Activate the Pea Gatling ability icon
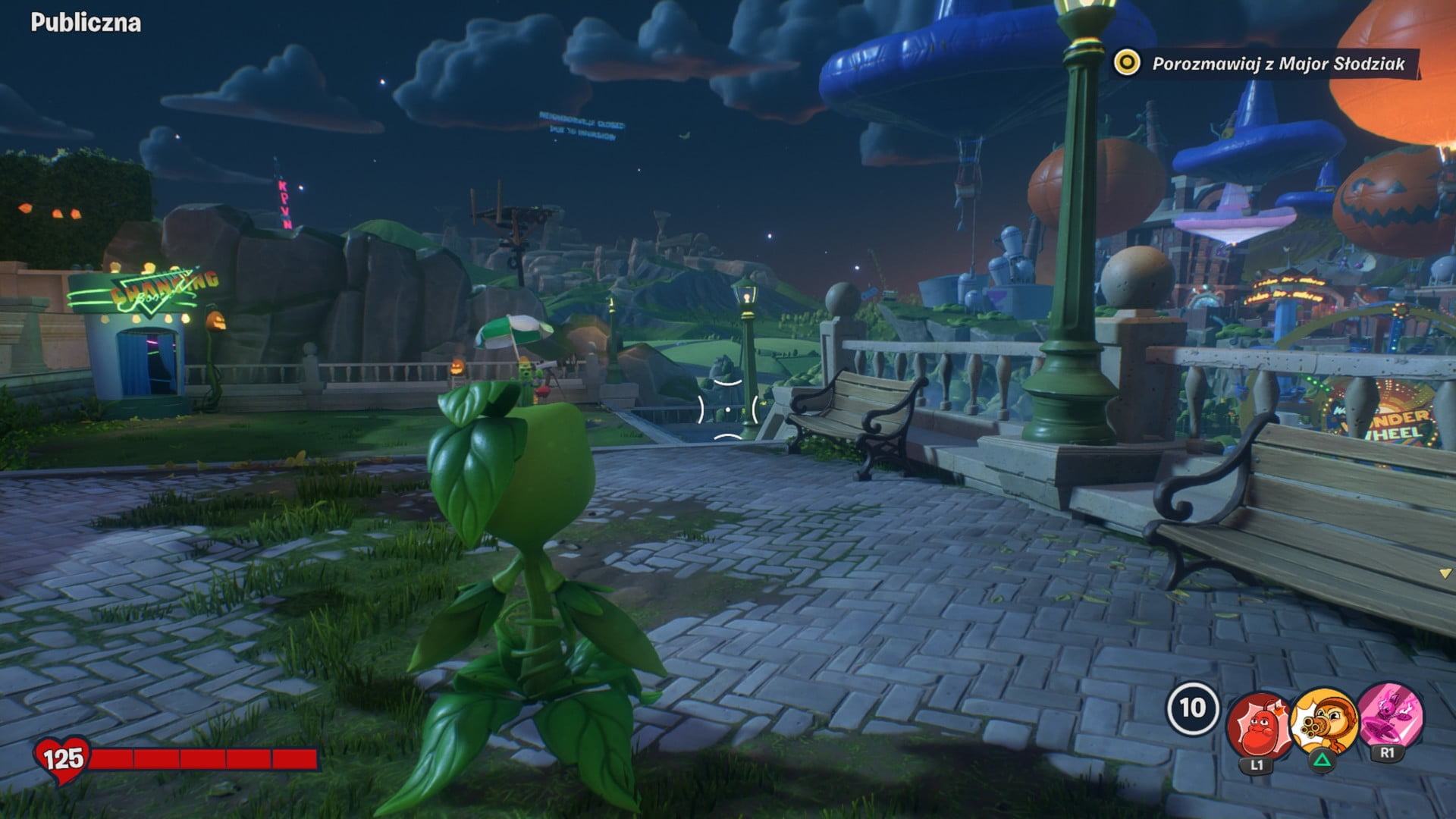 pyautogui.click(x=1324, y=722)
